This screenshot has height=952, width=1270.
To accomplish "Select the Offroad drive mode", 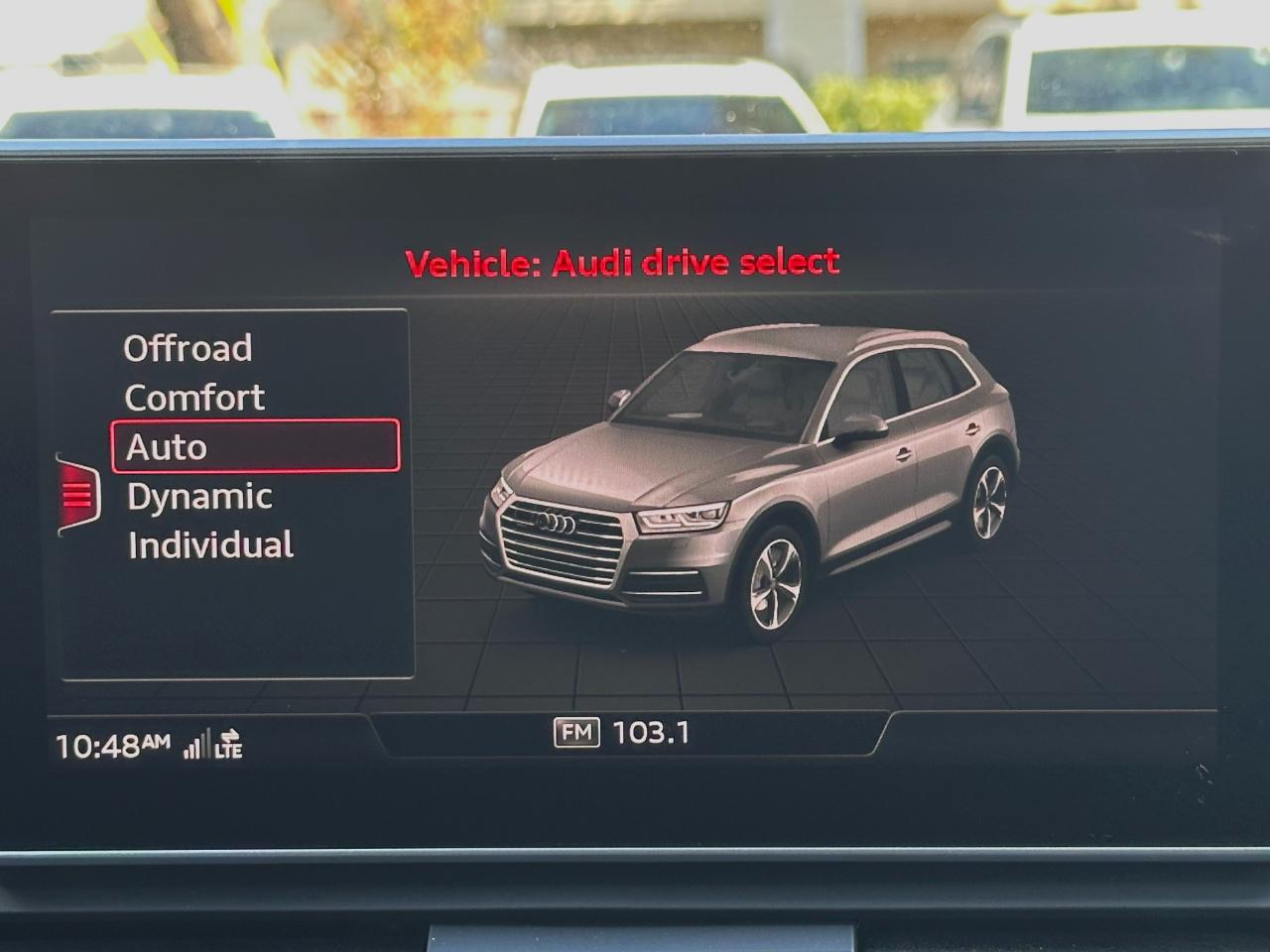I will 187,348.
